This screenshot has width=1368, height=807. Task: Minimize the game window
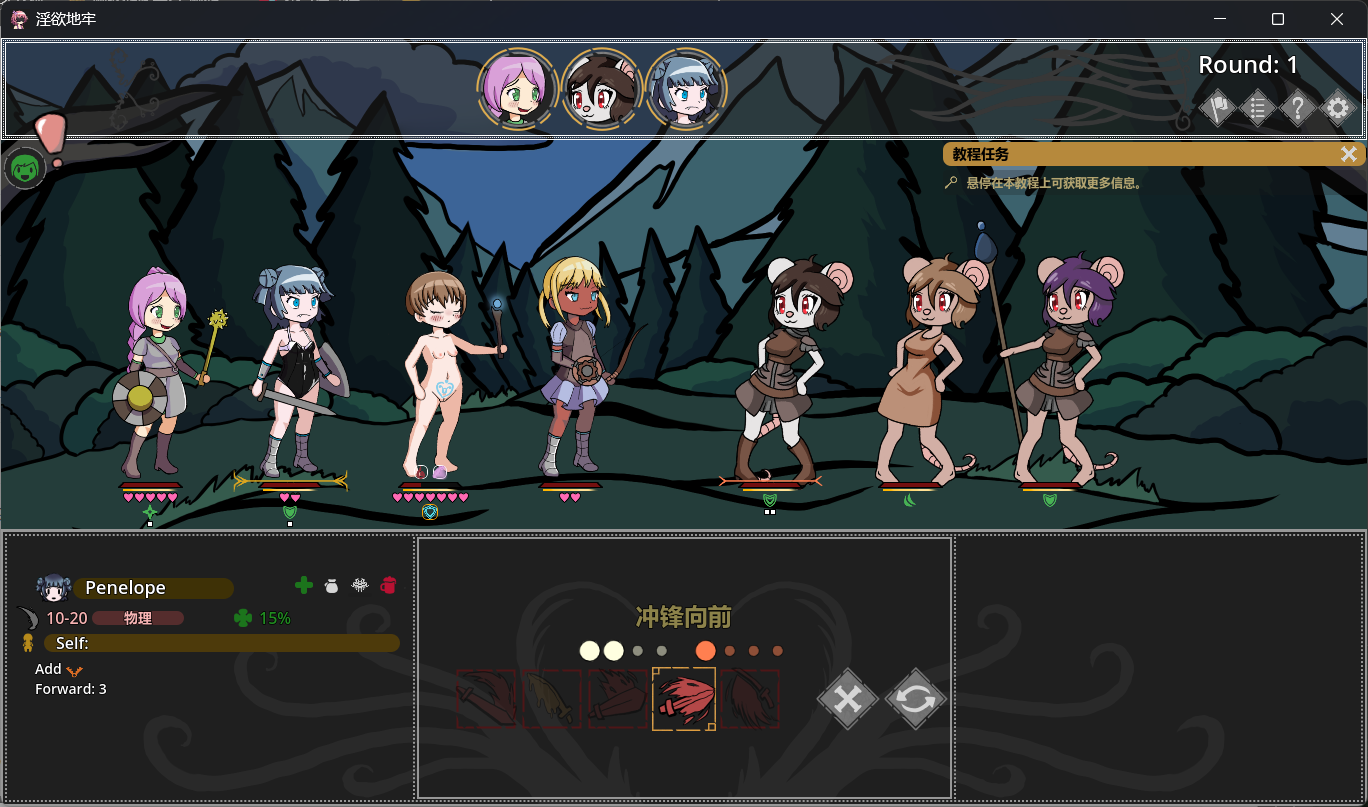(1219, 19)
